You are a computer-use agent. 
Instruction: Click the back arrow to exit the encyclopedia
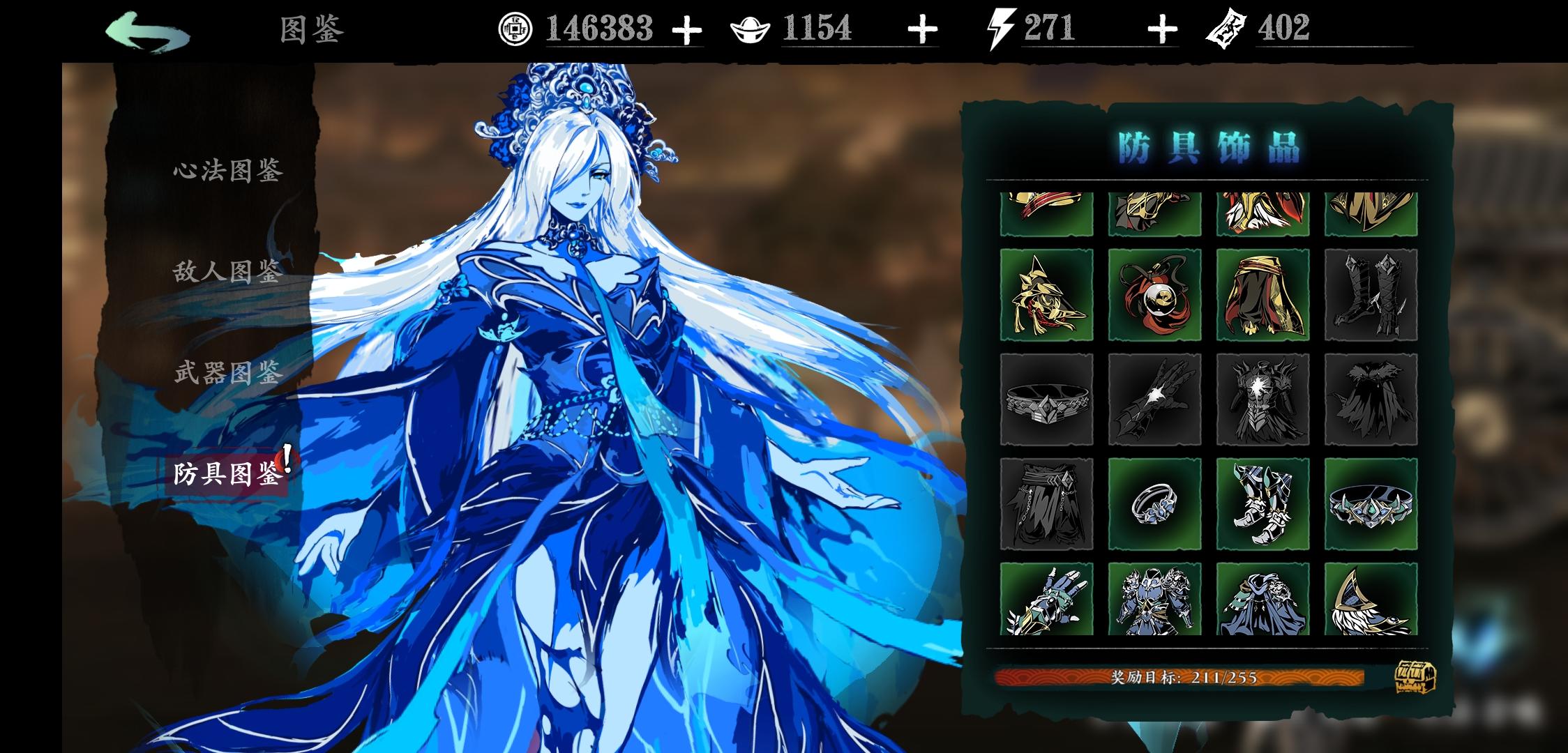click(149, 29)
